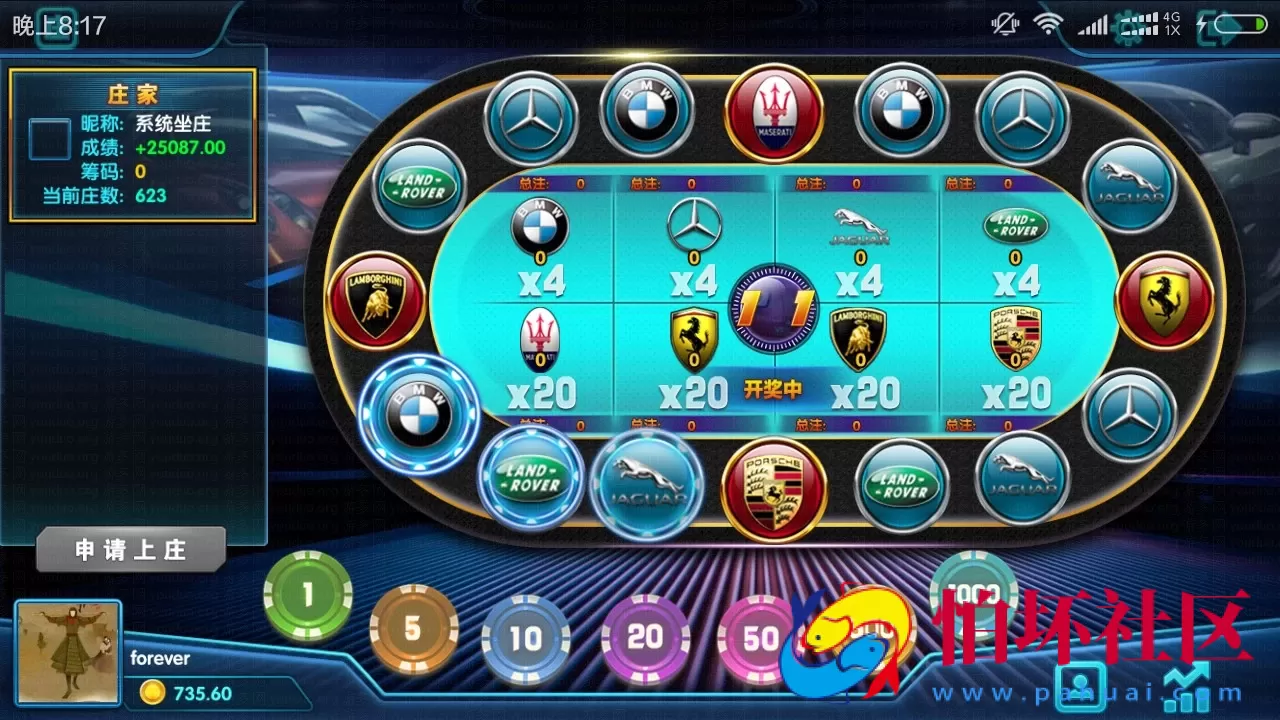Bet on the Lamborghini x20 area
1280x720 pixels.
pos(860,360)
